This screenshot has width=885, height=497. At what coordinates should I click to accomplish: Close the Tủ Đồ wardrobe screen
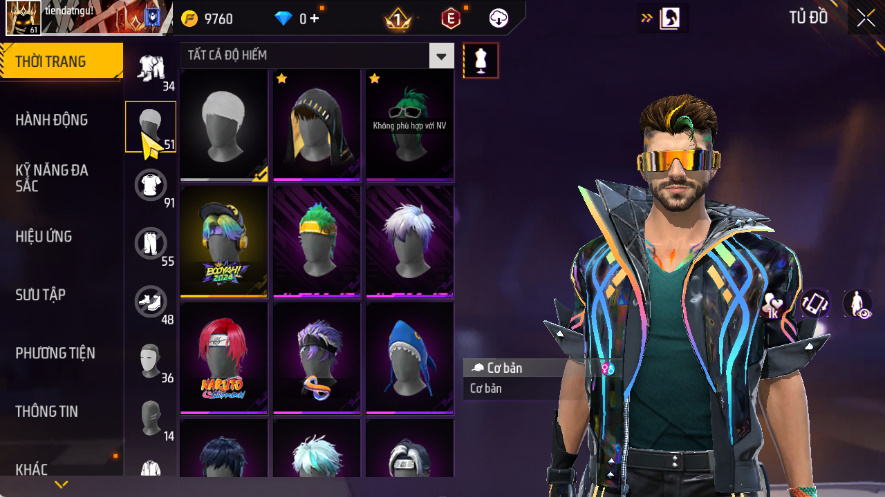pyautogui.click(x=865, y=18)
